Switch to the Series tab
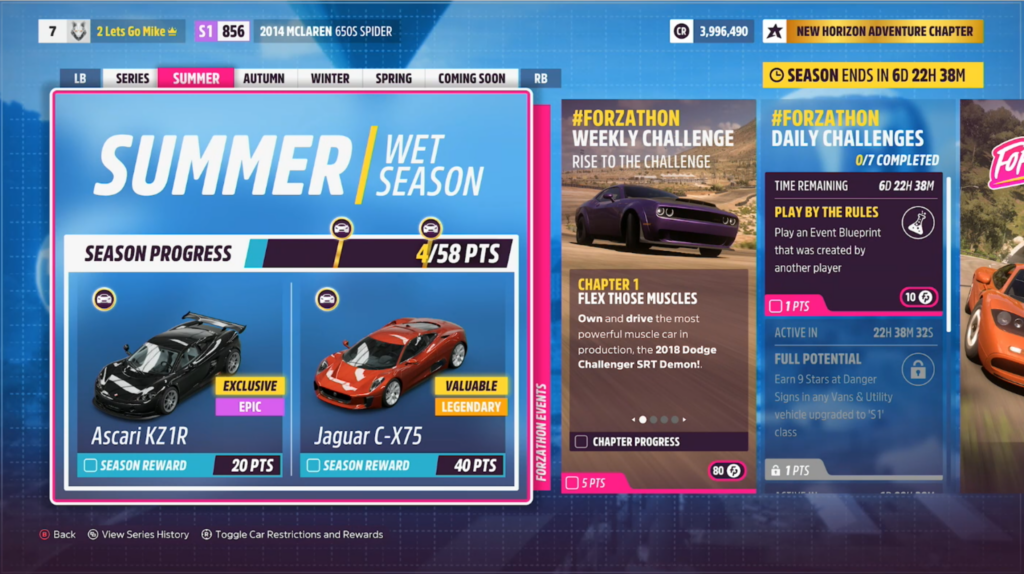Image resolution: width=1024 pixels, height=574 pixels. click(x=132, y=78)
